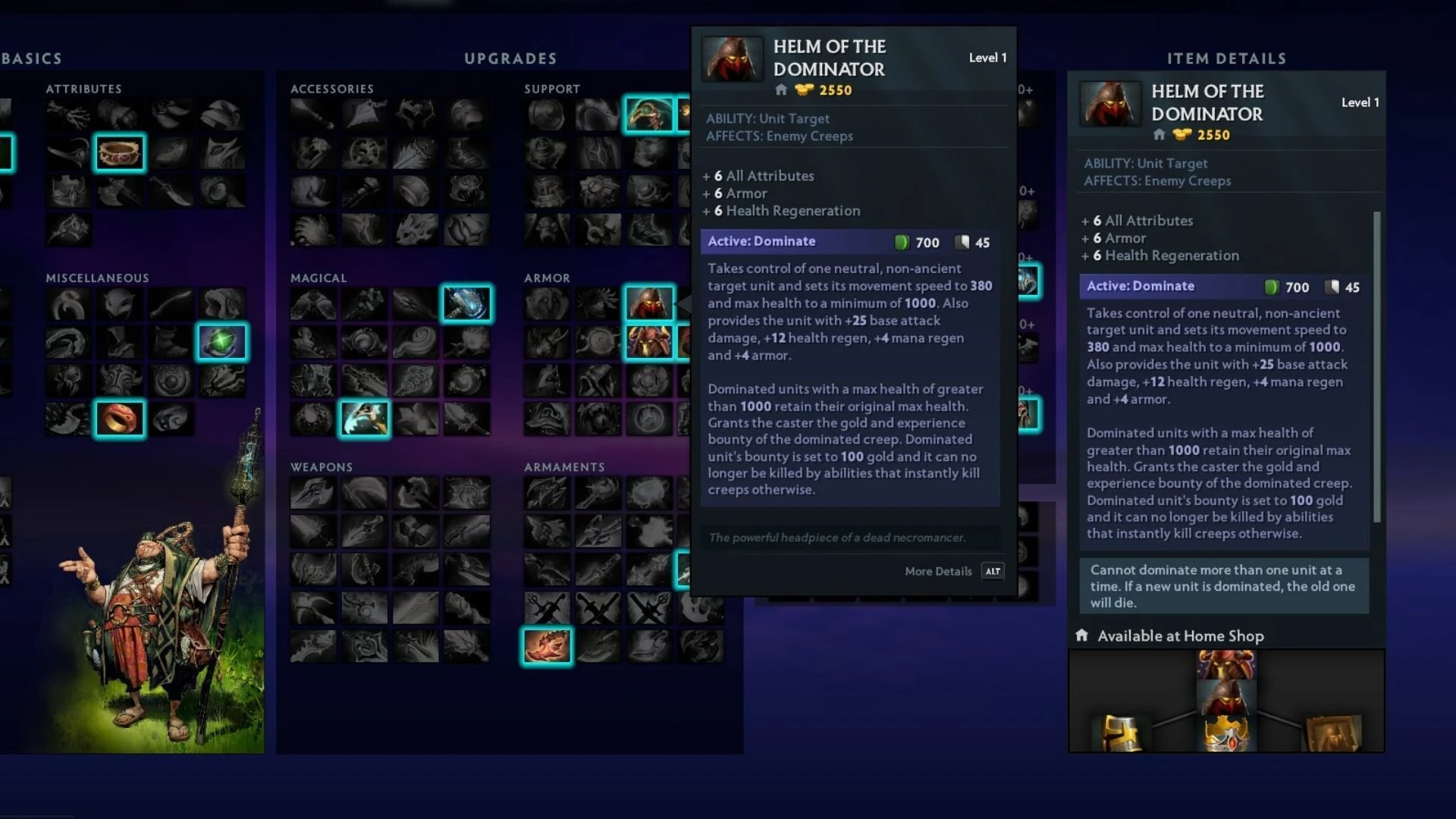Select the recipe scroll component
Screen dimensions: 1456x819
coord(1332,733)
